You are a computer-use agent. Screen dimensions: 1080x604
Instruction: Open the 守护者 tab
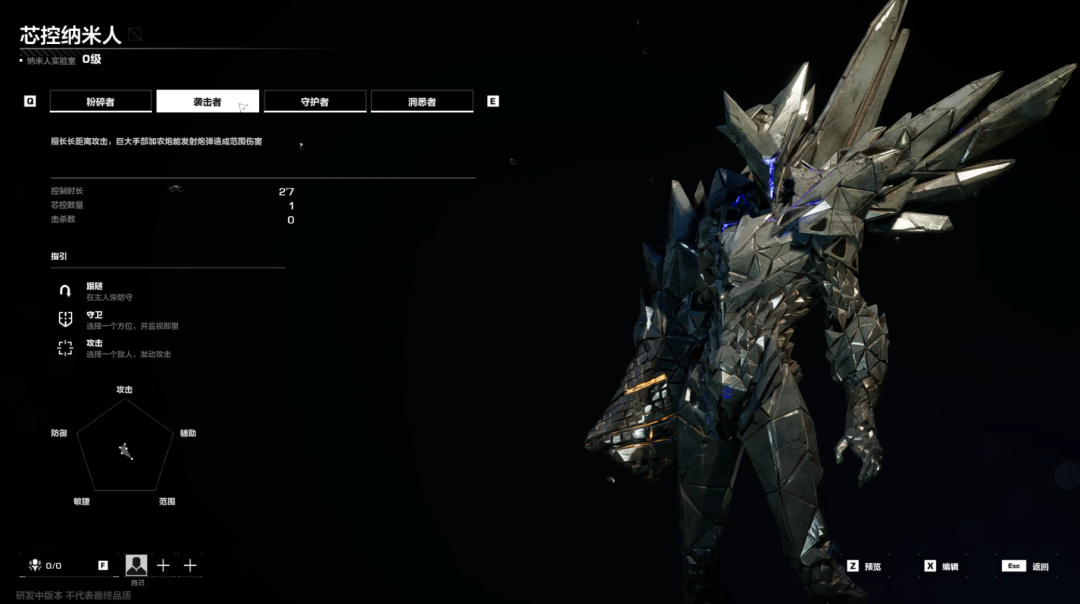click(x=315, y=102)
